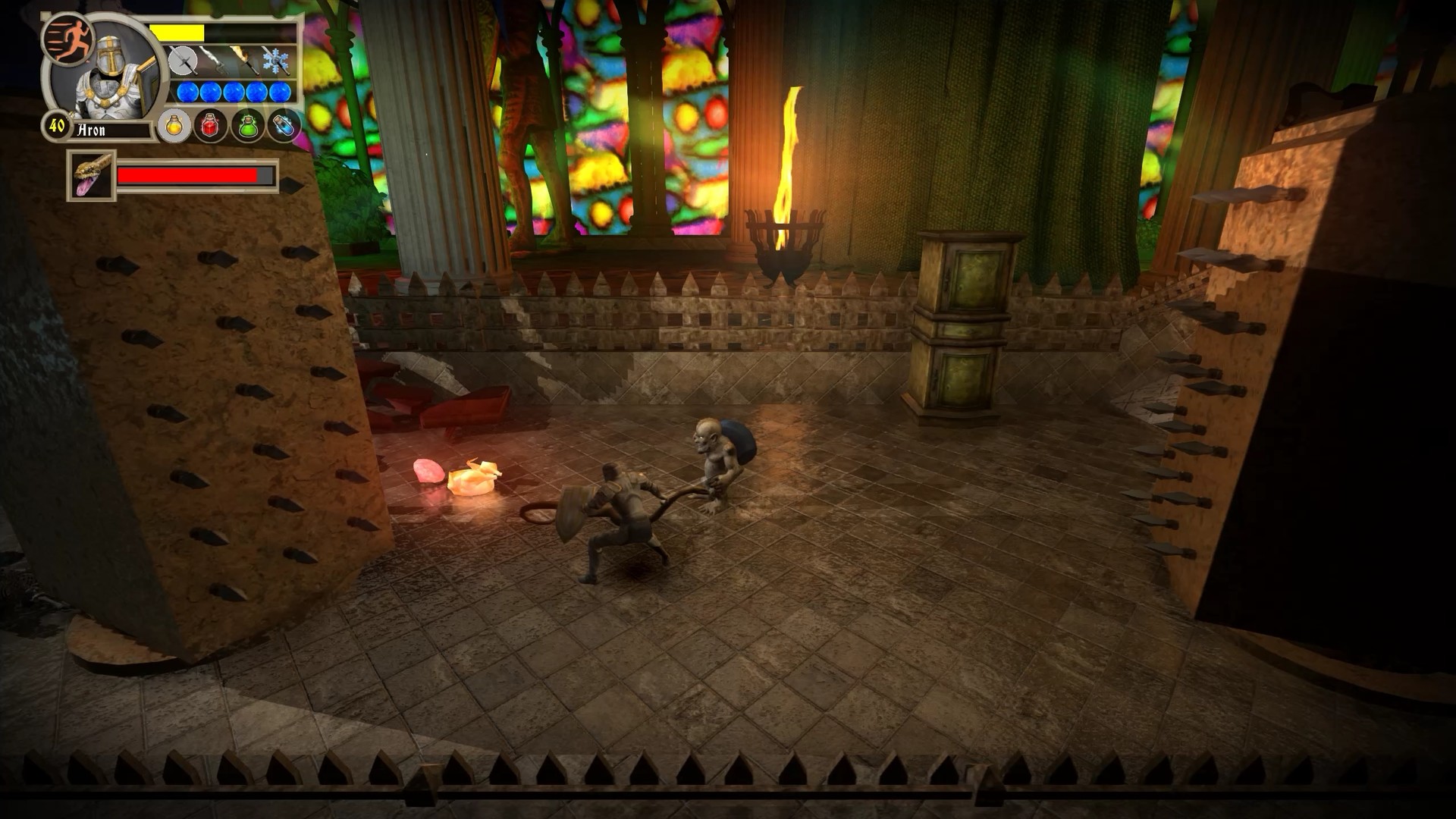Click the first blue mana orb
Viewport: 1456px width, 819px height.
coord(187,93)
